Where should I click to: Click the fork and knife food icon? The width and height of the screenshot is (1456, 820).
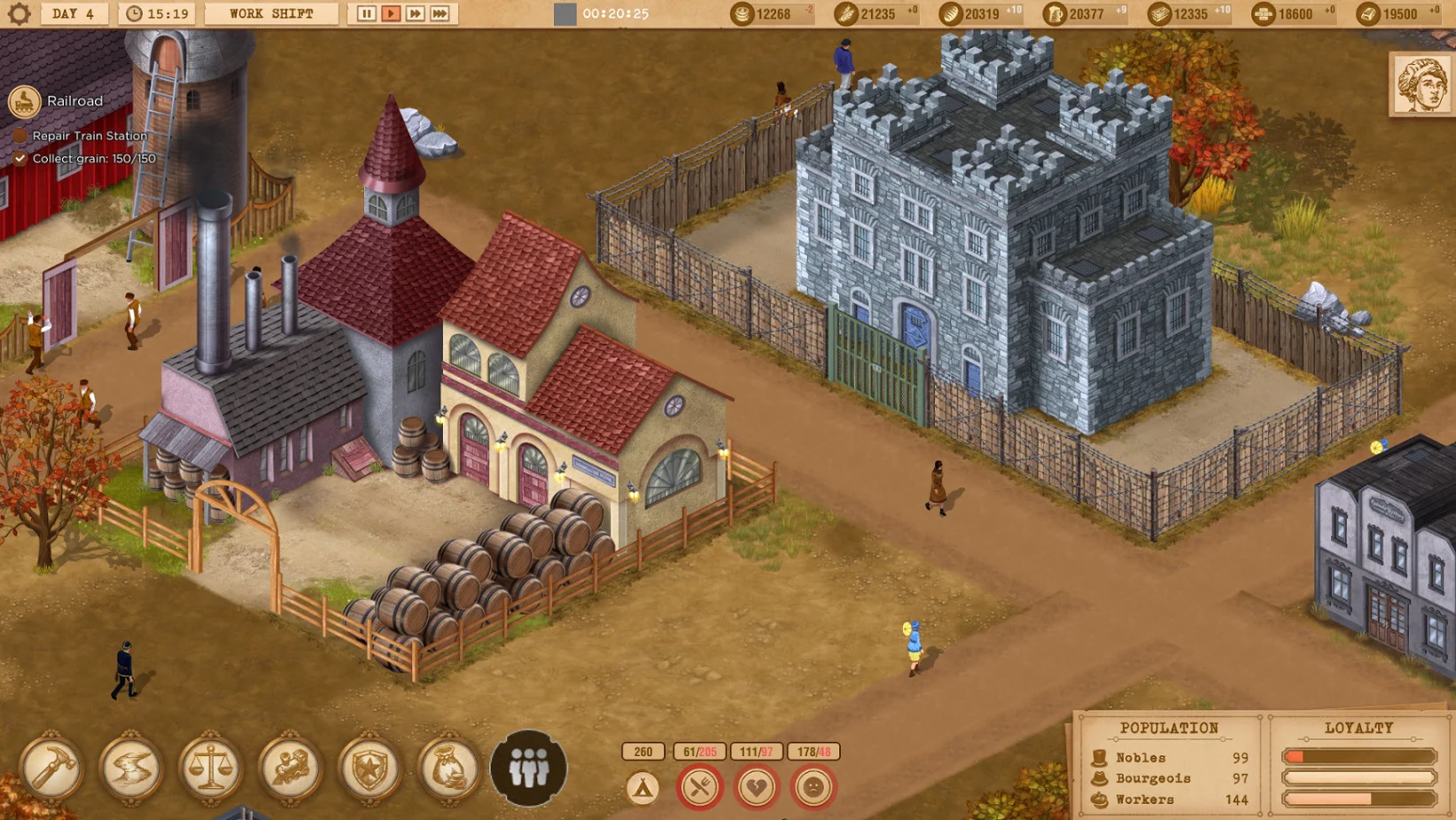[700, 787]
